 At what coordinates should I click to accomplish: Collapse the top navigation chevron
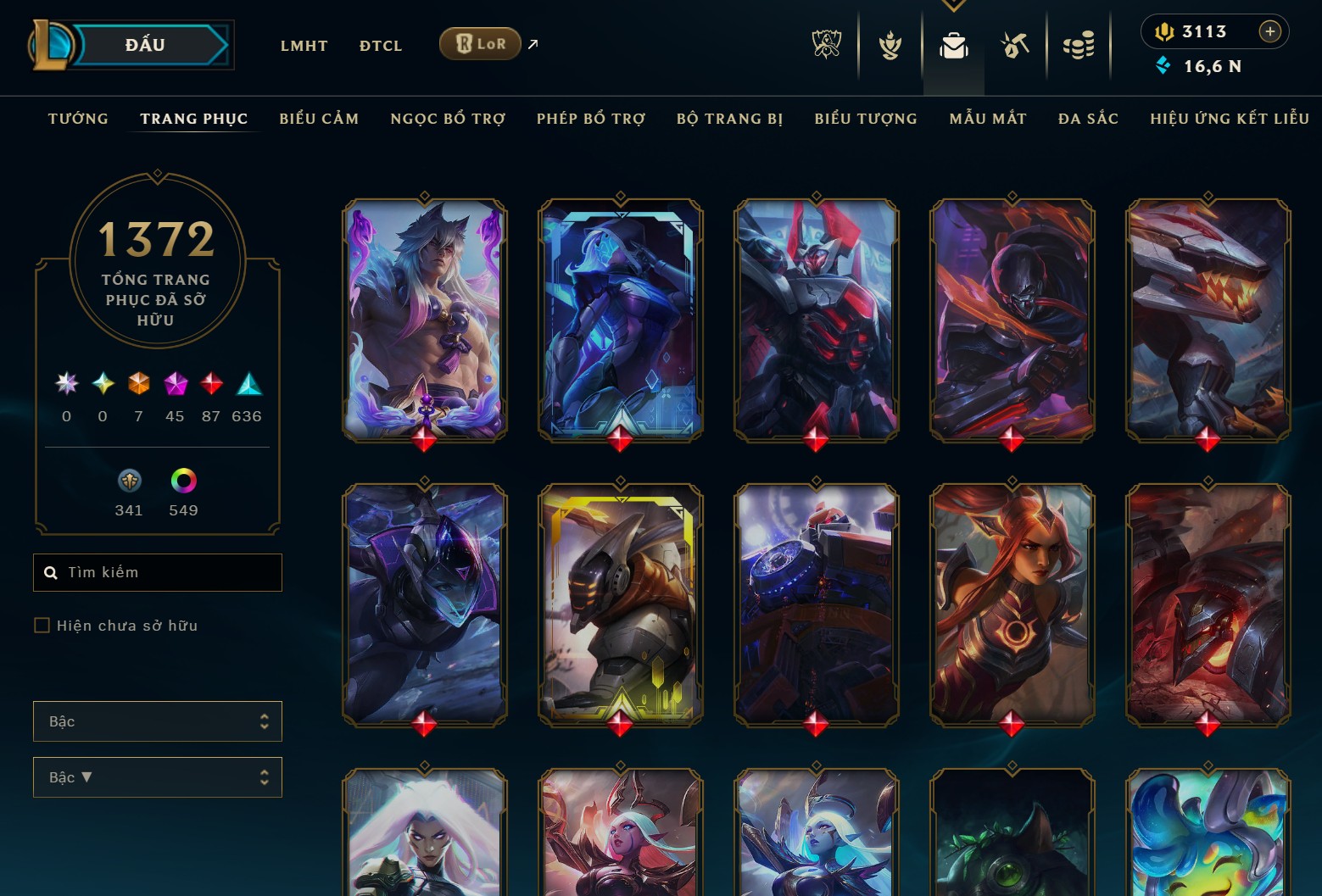click(x=953, y=5)
